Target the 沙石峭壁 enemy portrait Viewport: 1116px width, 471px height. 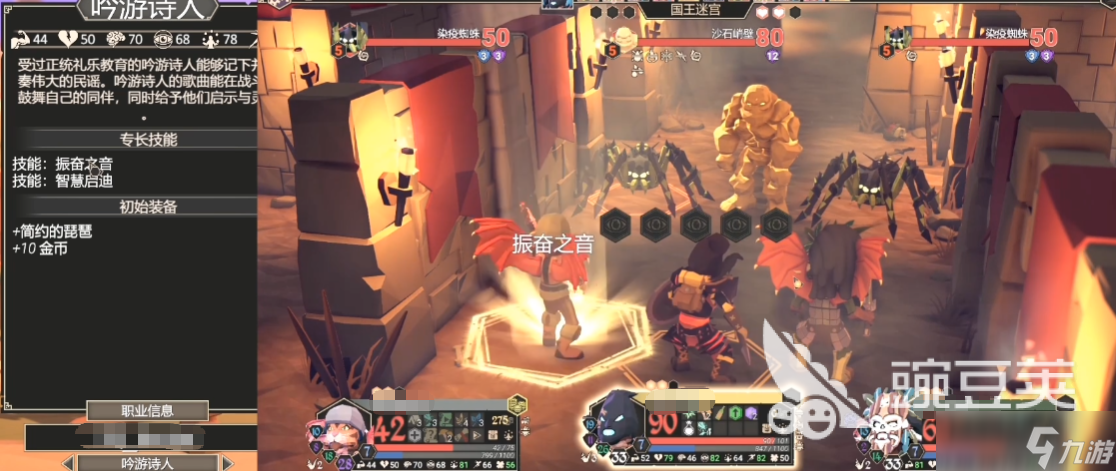coord(625,38)
